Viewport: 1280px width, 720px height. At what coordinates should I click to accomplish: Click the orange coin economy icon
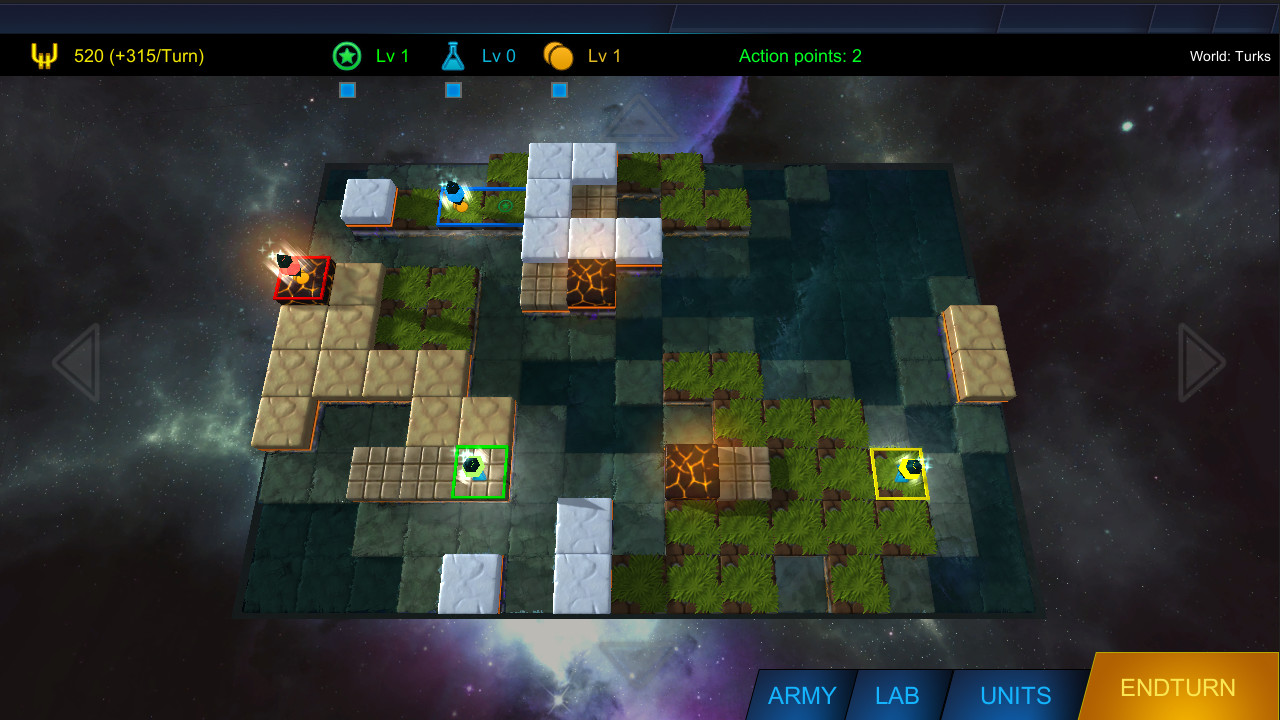click(558, 55)
